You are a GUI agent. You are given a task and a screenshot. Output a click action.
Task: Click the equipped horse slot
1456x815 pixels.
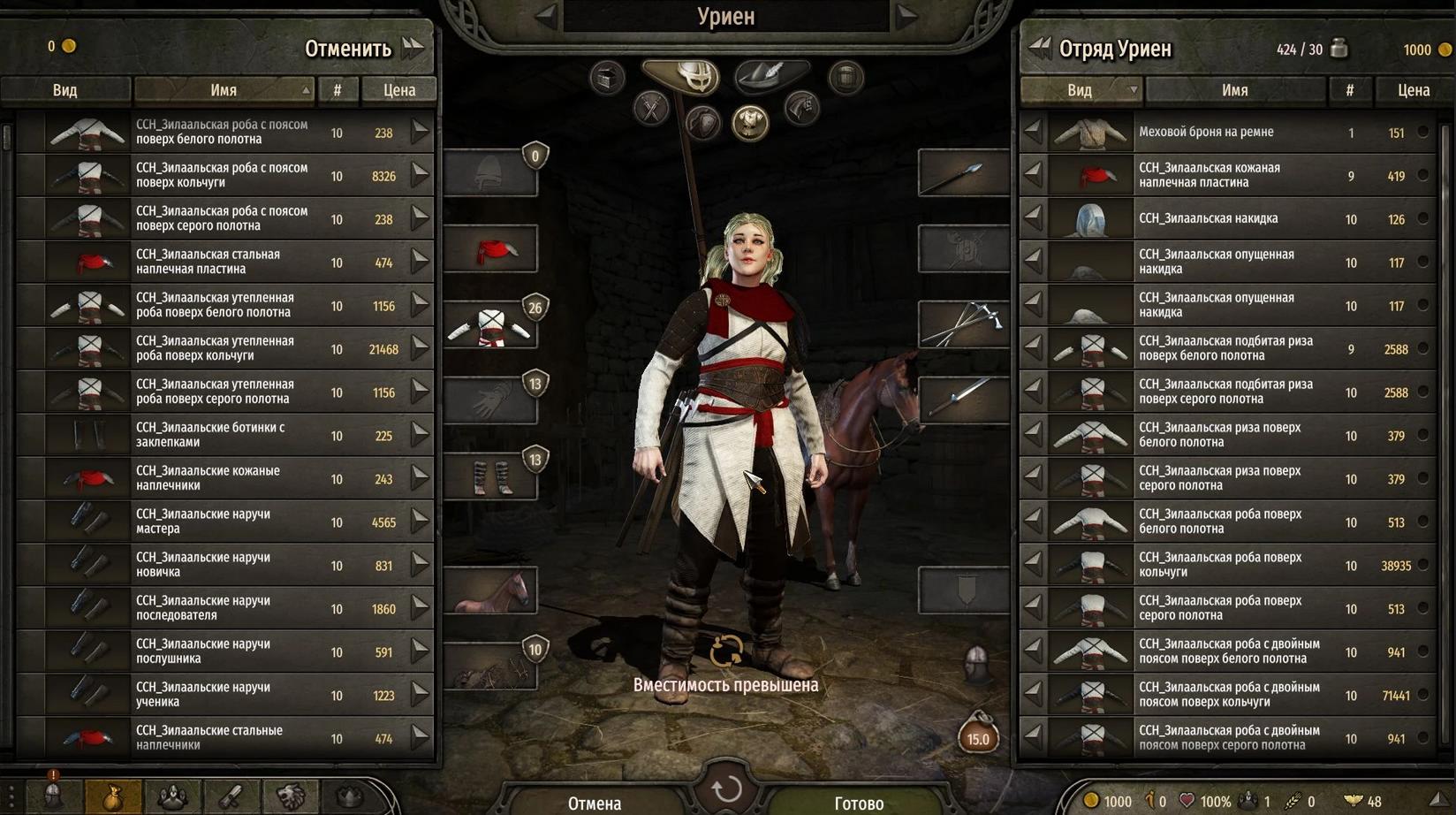coord(491,590)
